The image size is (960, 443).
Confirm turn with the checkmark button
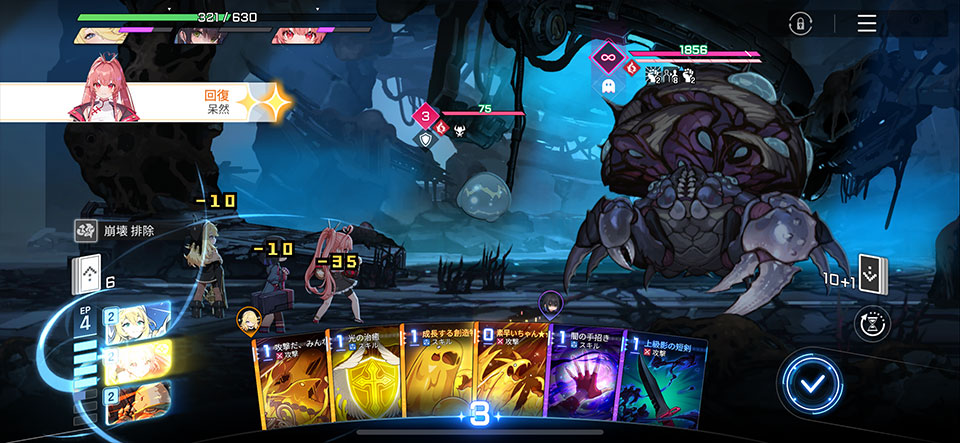click(x=813, y=383)
